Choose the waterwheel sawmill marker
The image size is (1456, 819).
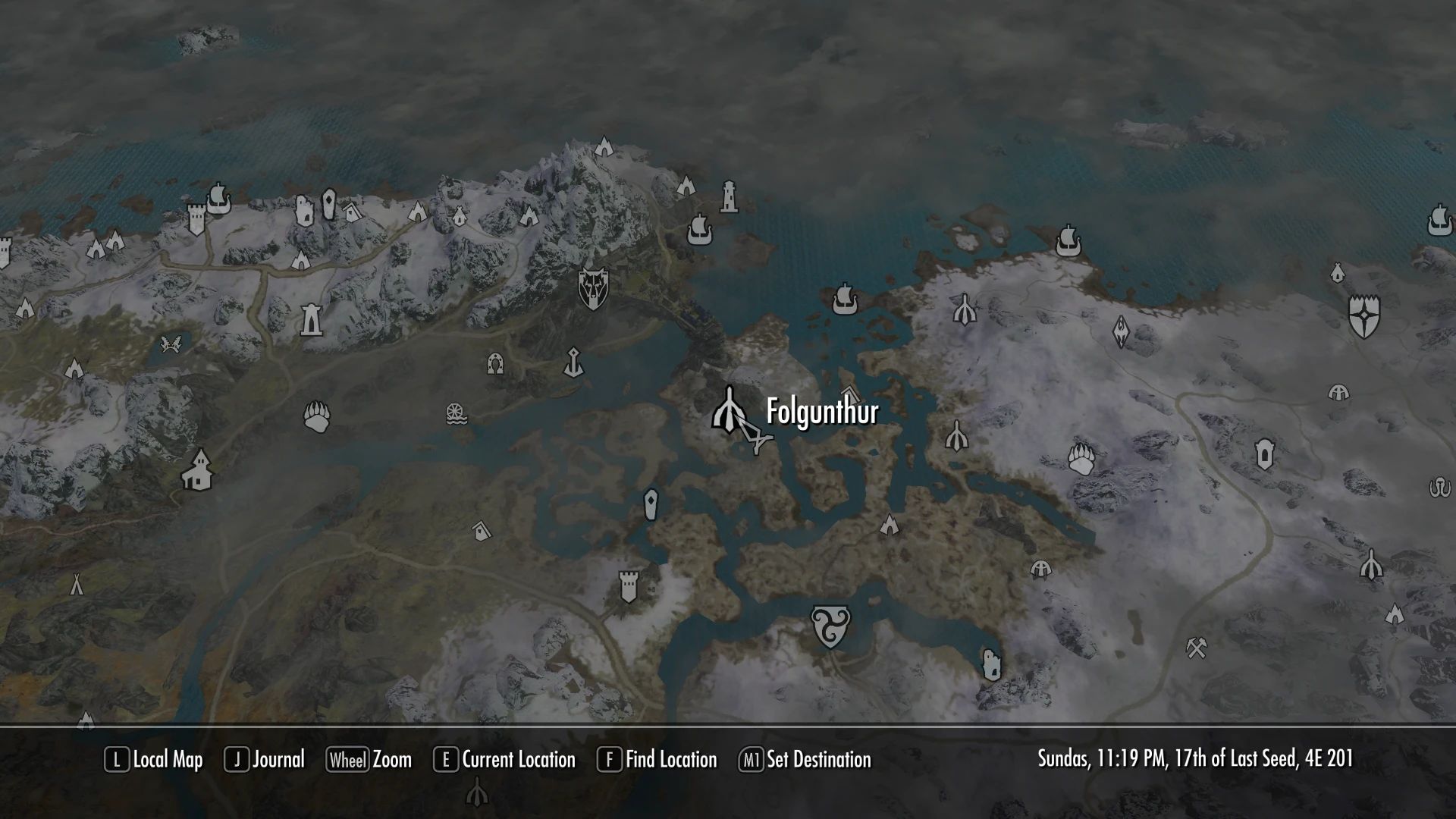coord(456,414)
